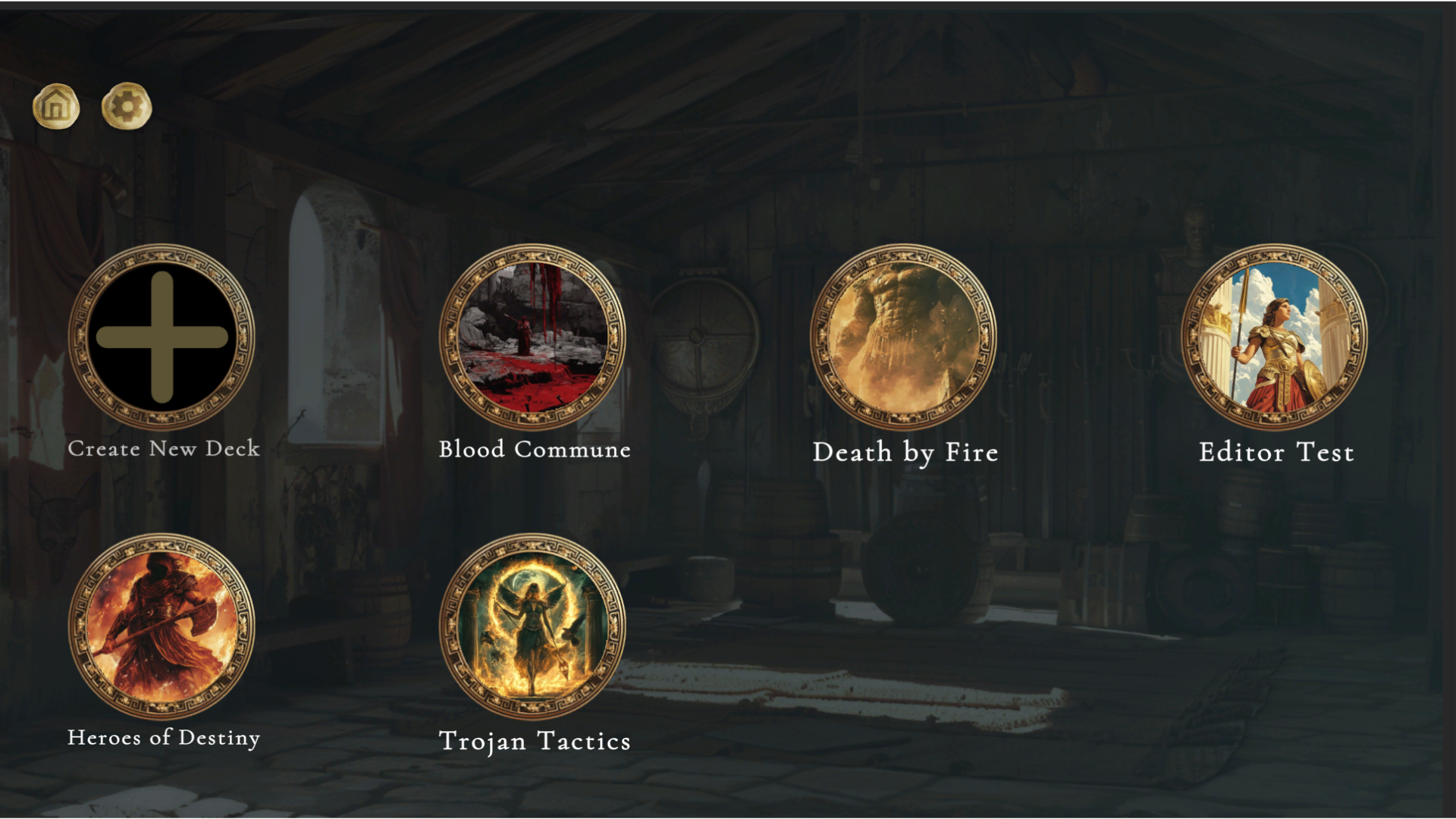Open the Death by Fire deck

tap(903, 337)
